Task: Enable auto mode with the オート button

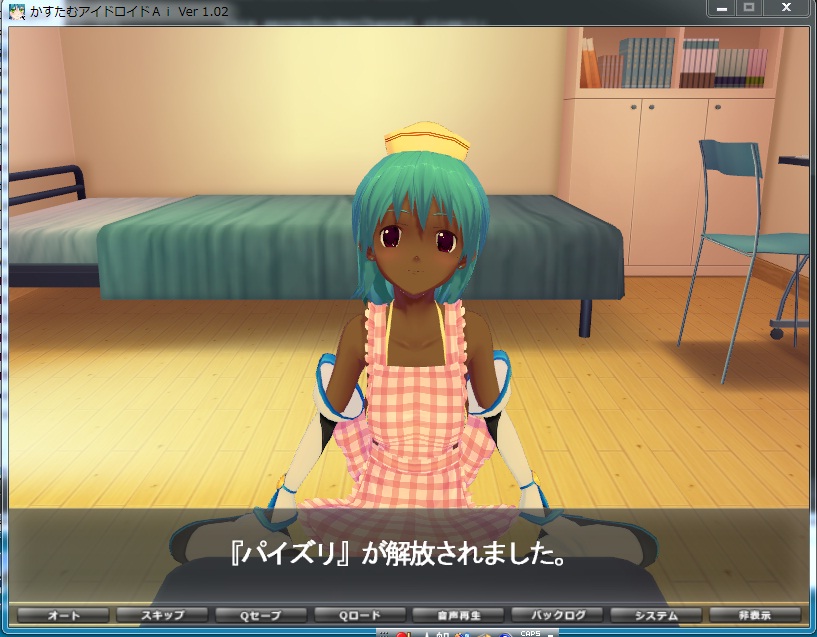Action: [x=64, y=615]
